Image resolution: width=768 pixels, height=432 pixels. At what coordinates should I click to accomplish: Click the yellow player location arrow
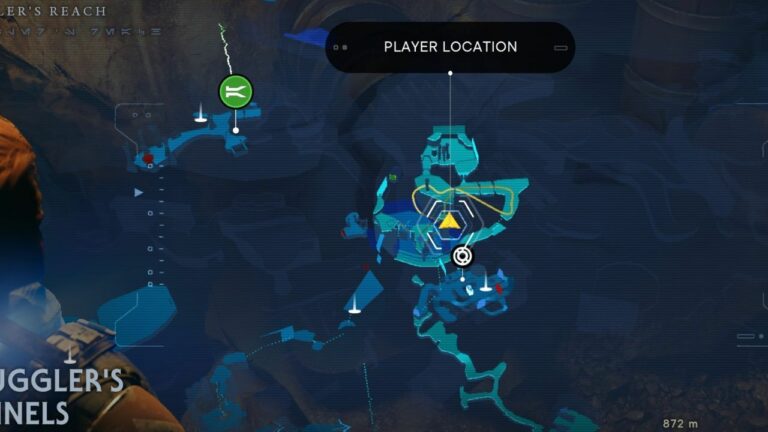point(449,221)
